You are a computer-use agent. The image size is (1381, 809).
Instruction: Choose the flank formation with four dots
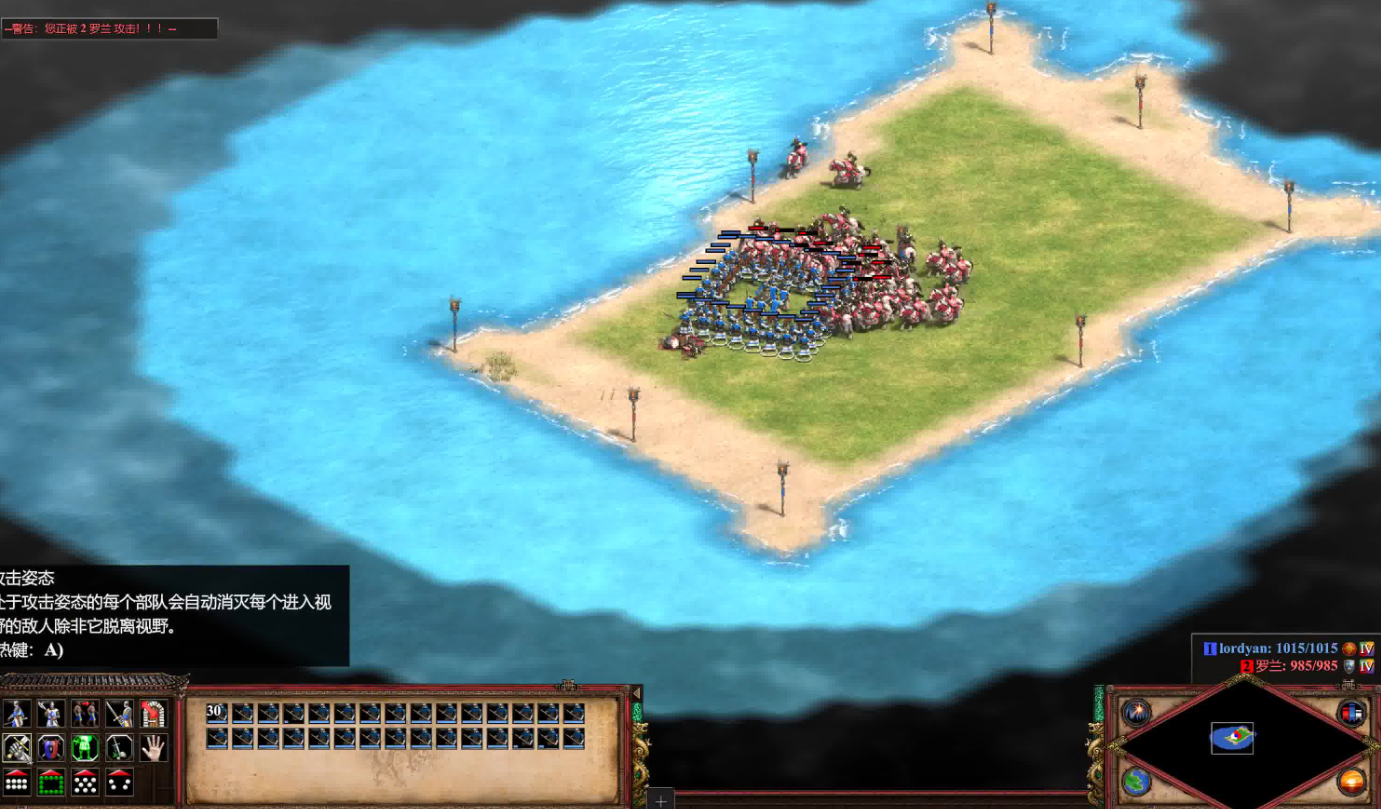(x=119, y=782)
